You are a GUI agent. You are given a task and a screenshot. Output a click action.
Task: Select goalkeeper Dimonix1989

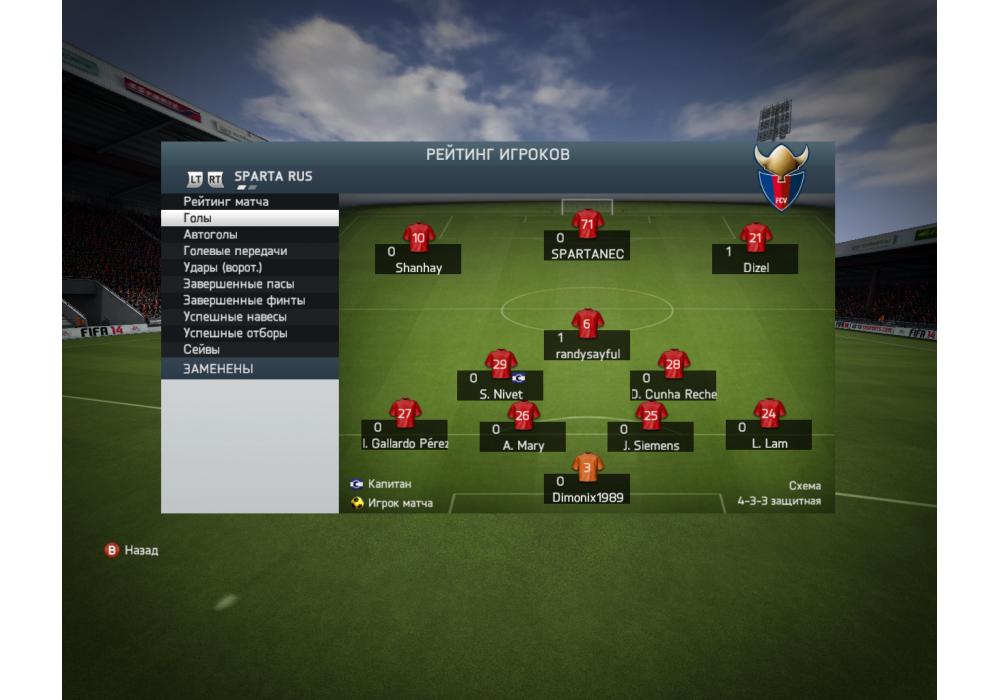coord(587,468)
